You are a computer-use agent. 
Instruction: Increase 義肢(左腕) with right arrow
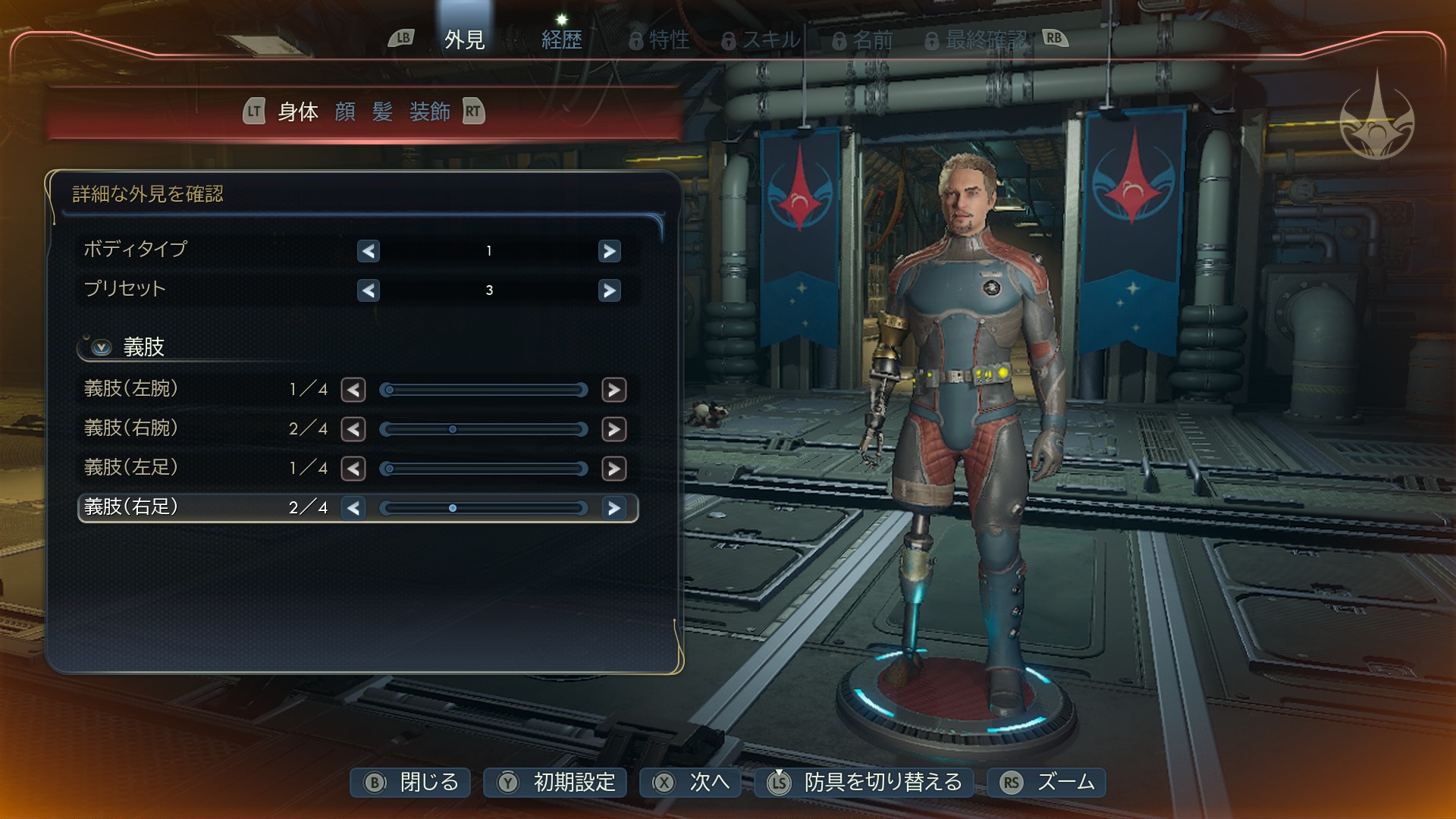613,390
